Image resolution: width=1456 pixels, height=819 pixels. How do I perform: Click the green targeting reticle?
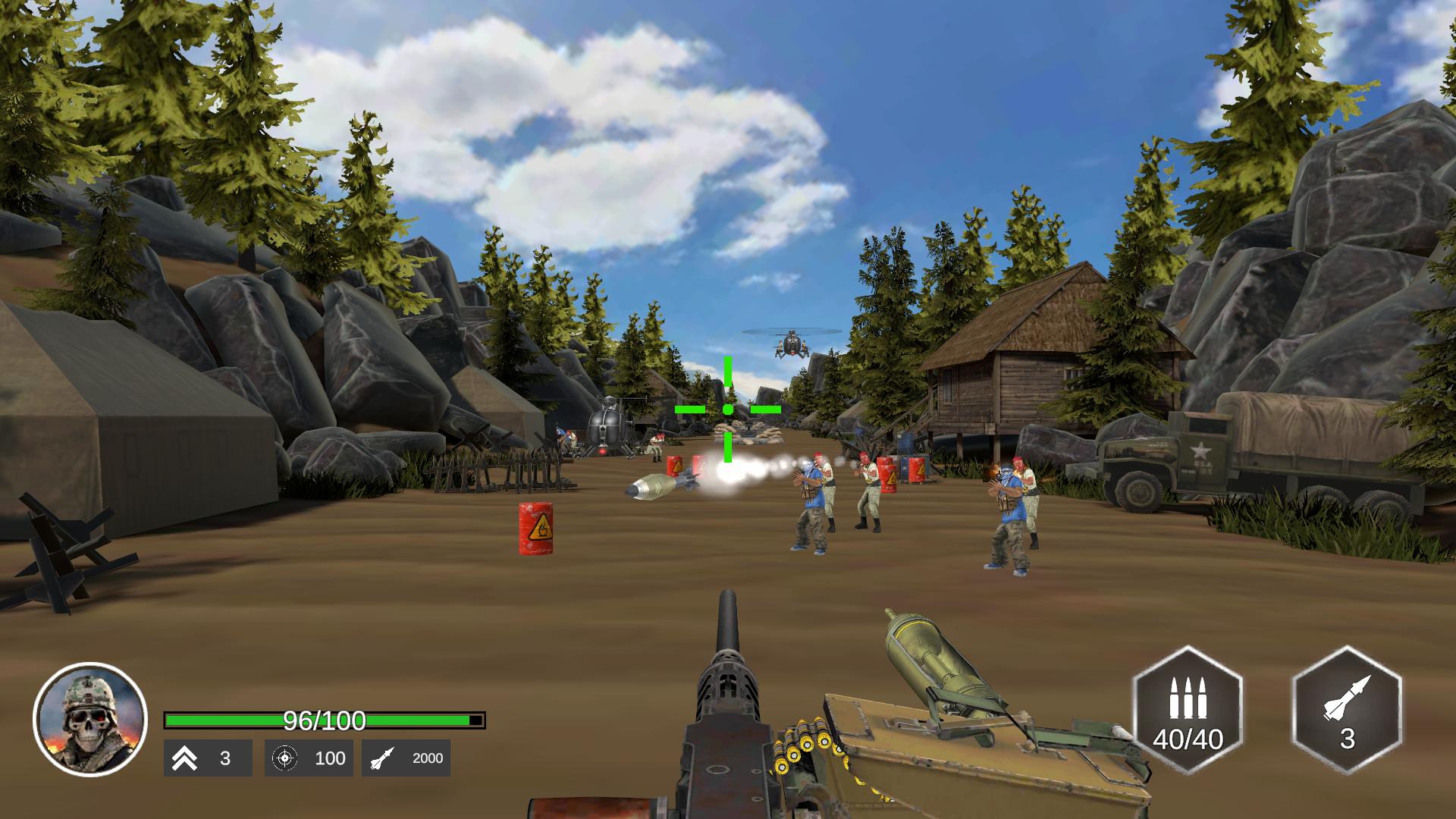point(727,409)
